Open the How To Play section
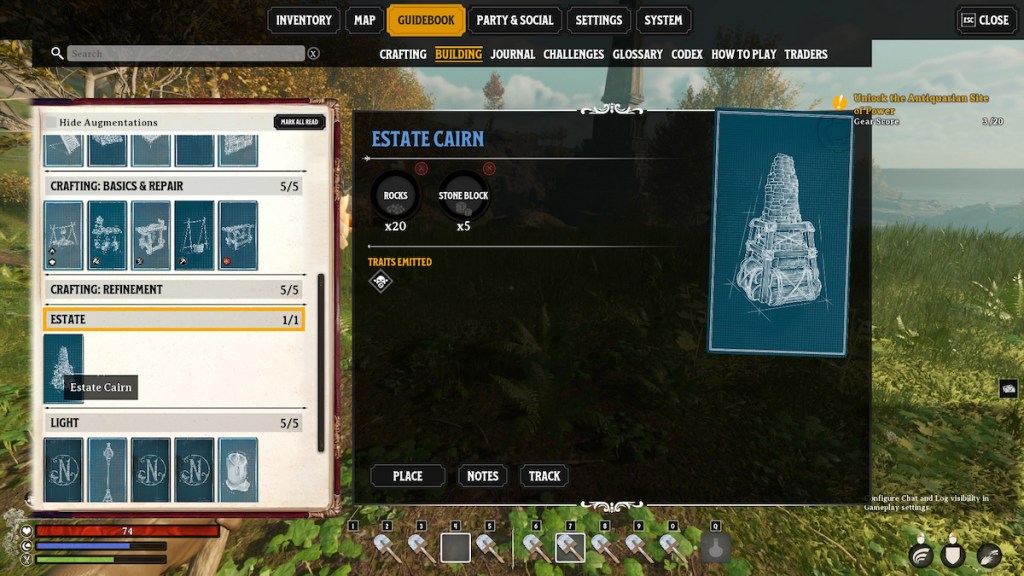Image resolution: width=1024 pixels, height=576 pixels. pyautogui.click(x=743, y=54)
